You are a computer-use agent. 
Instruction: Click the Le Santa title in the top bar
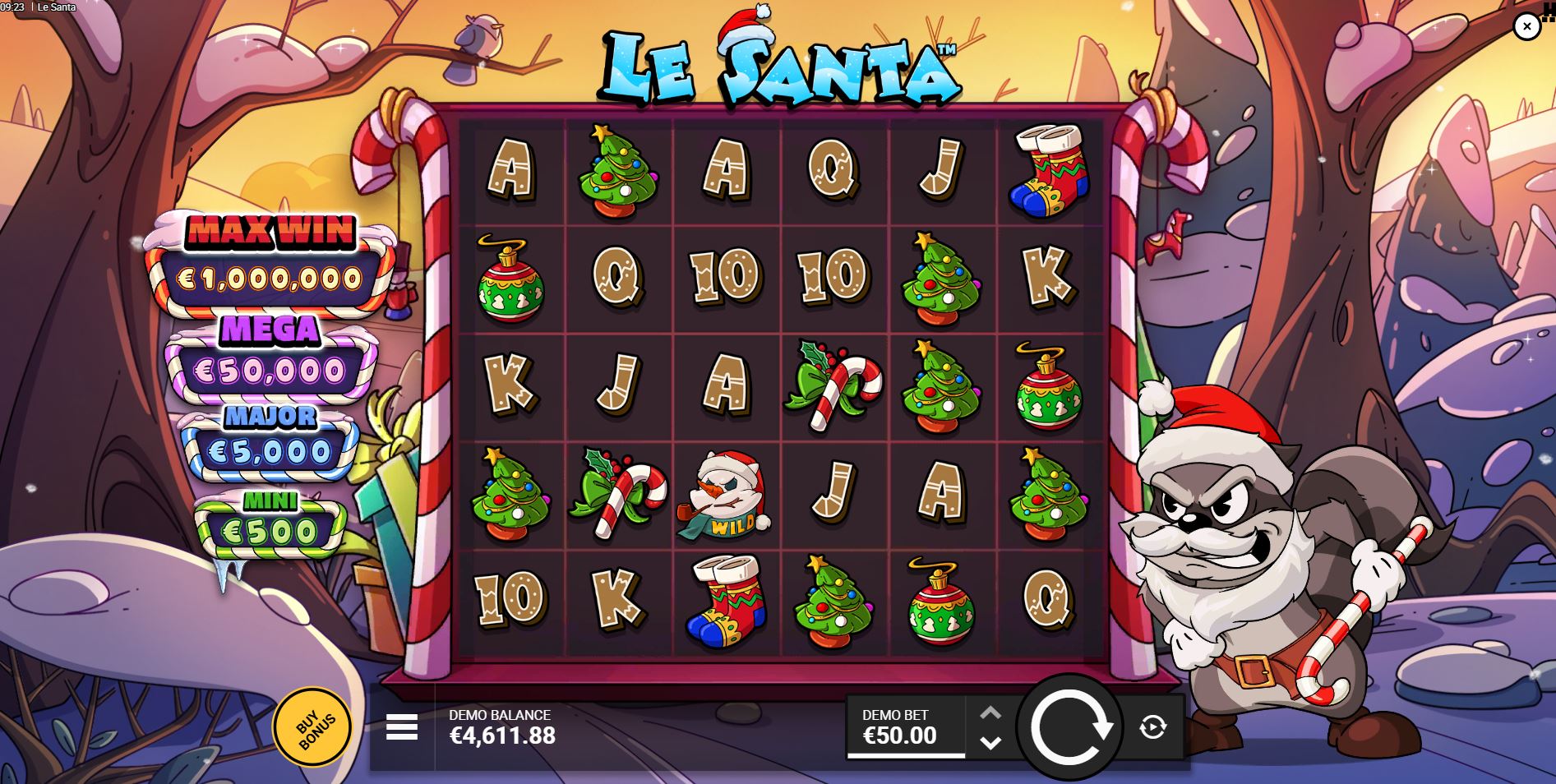(x=57, y=7)
